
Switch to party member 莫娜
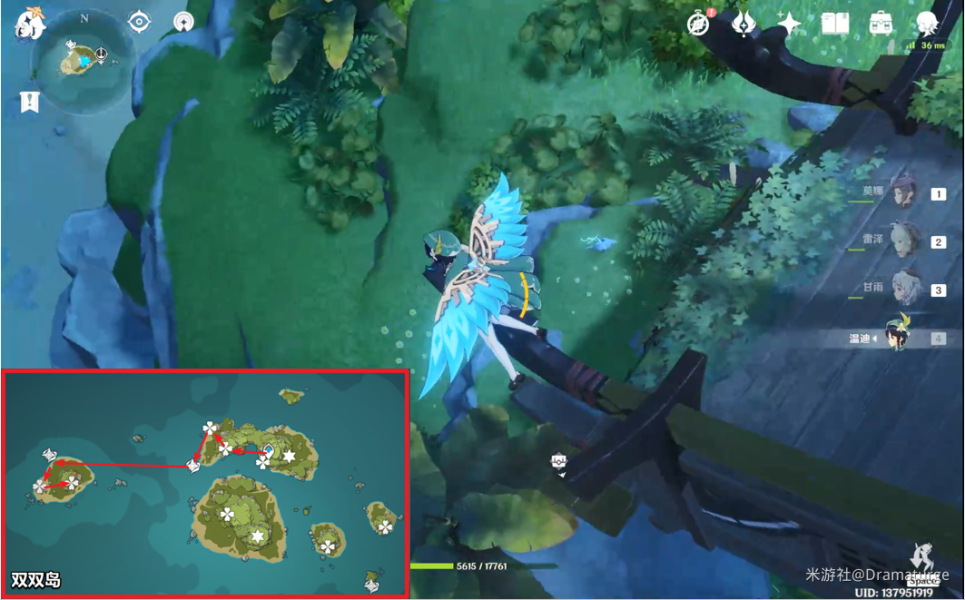pyautogui.click(x=906, y=194)
